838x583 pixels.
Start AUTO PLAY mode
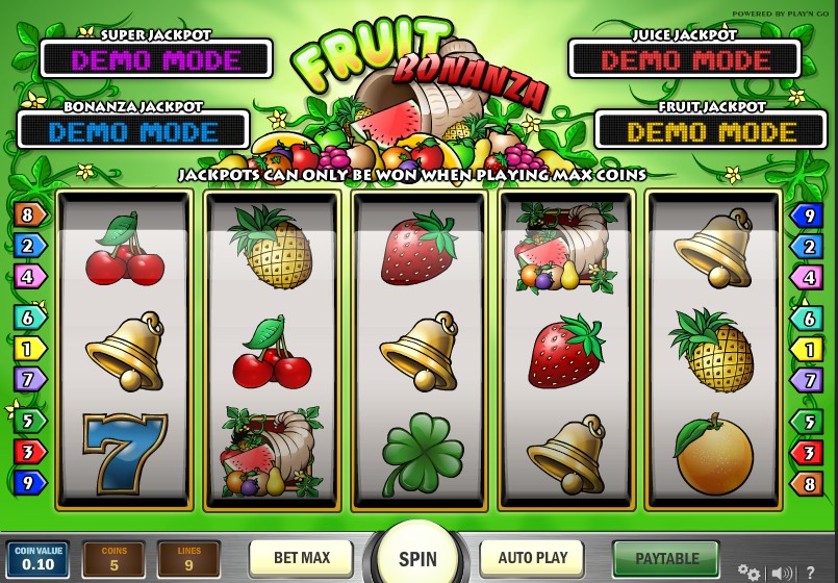(x=531, y=558)
